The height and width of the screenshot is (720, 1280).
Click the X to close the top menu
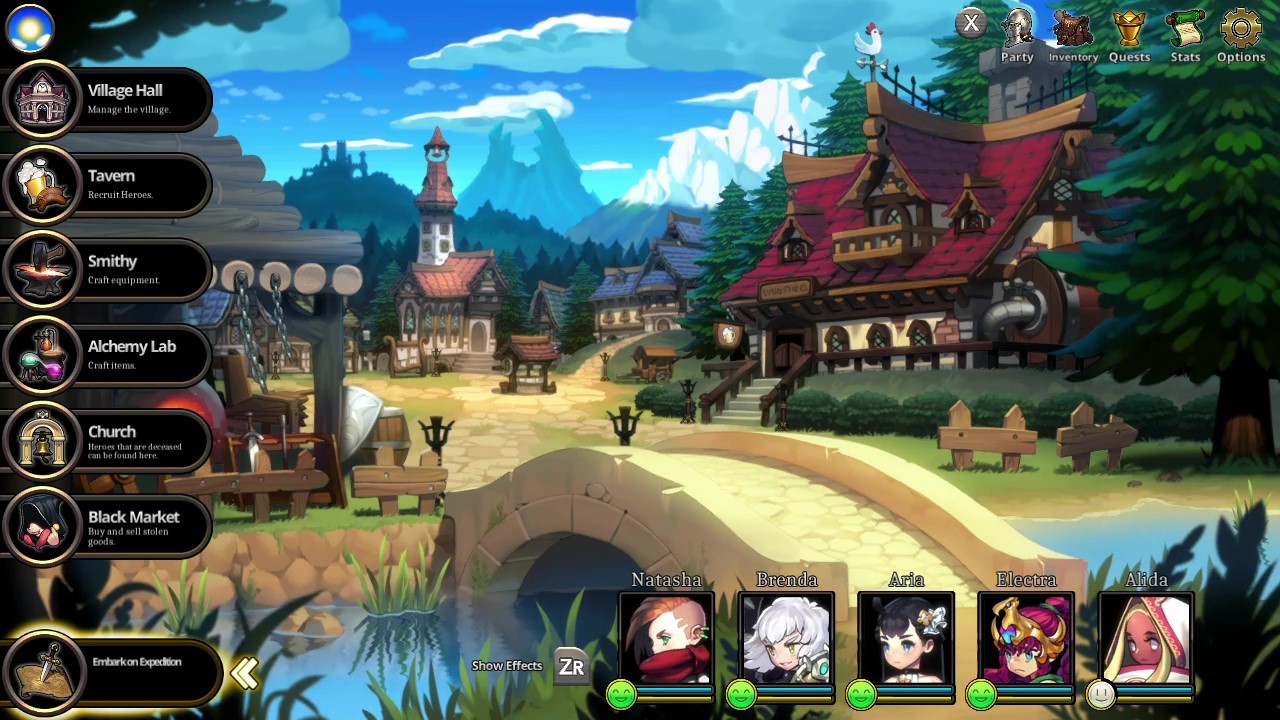click(x=970, y=22)
